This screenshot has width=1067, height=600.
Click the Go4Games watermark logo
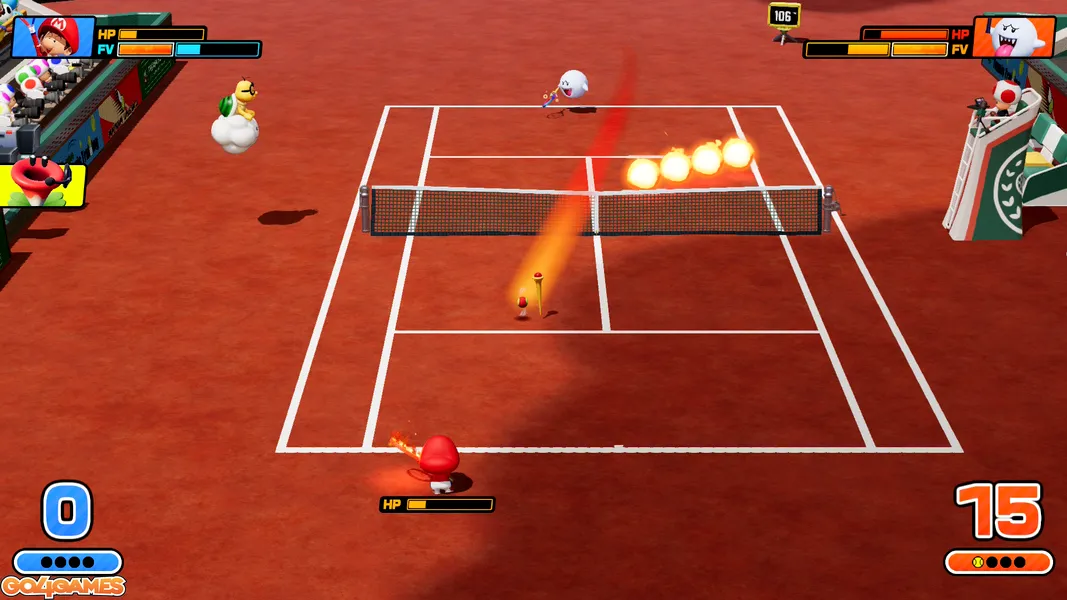(x=63, y=586)
